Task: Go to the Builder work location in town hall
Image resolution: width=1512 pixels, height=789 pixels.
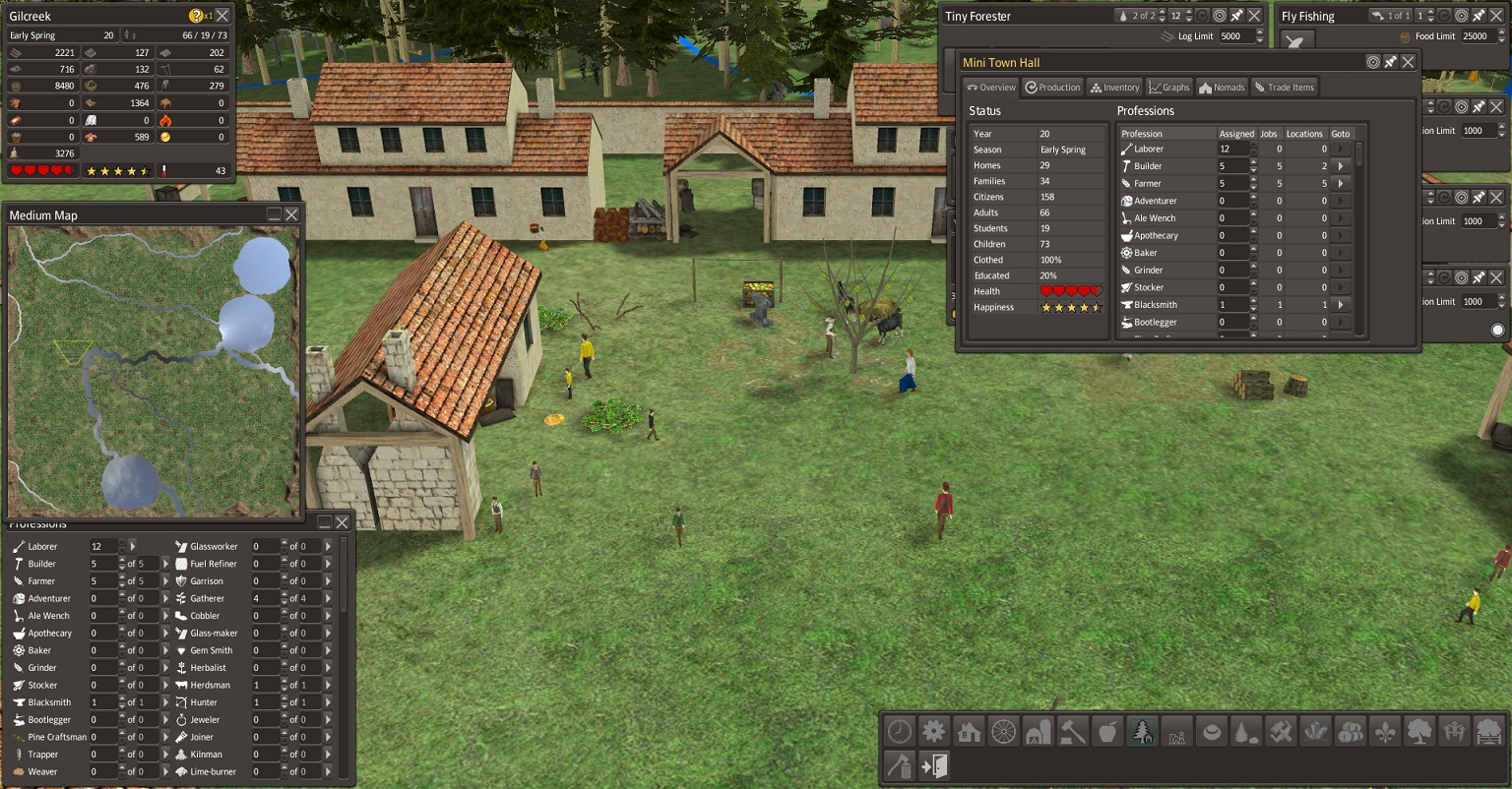Action: (1341, 166)
